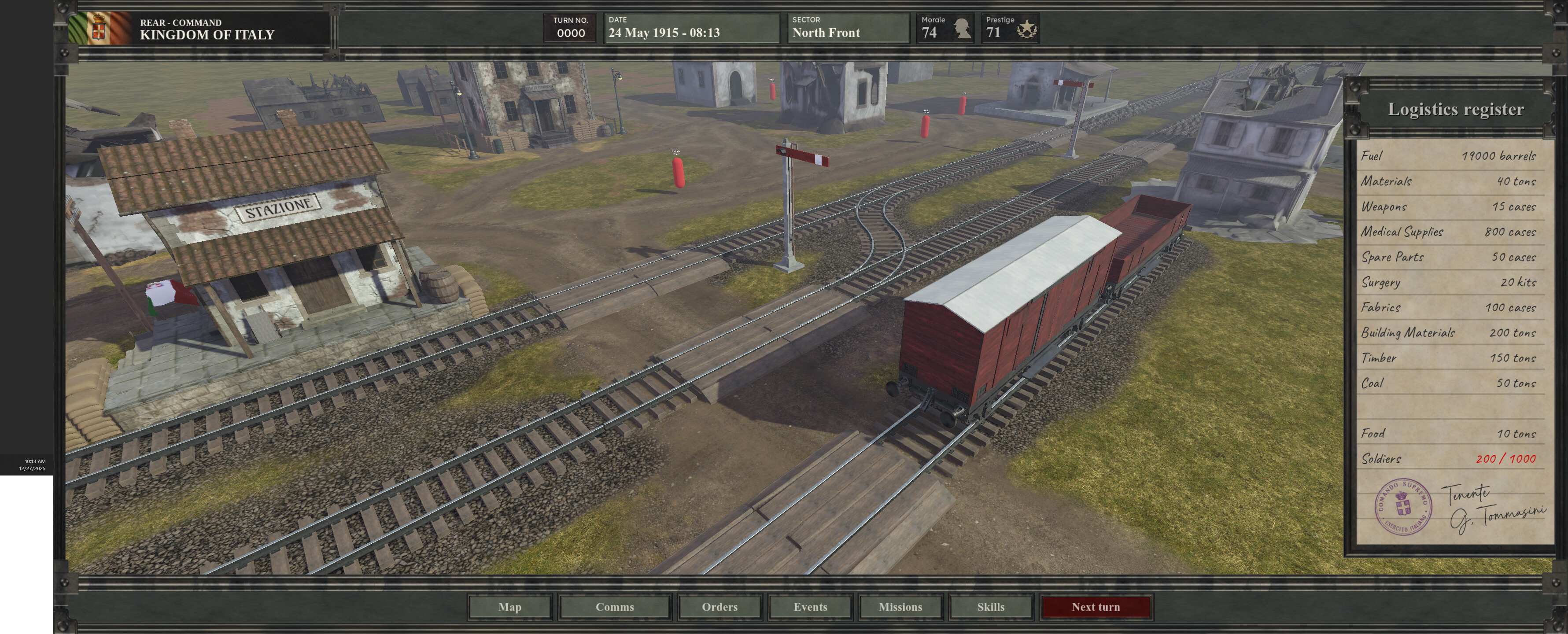This screenshot has width=1568, height=634.
Task: Select the Fuel row in Logistics register
Action: pyautogui.click(x=1449, y=156)
